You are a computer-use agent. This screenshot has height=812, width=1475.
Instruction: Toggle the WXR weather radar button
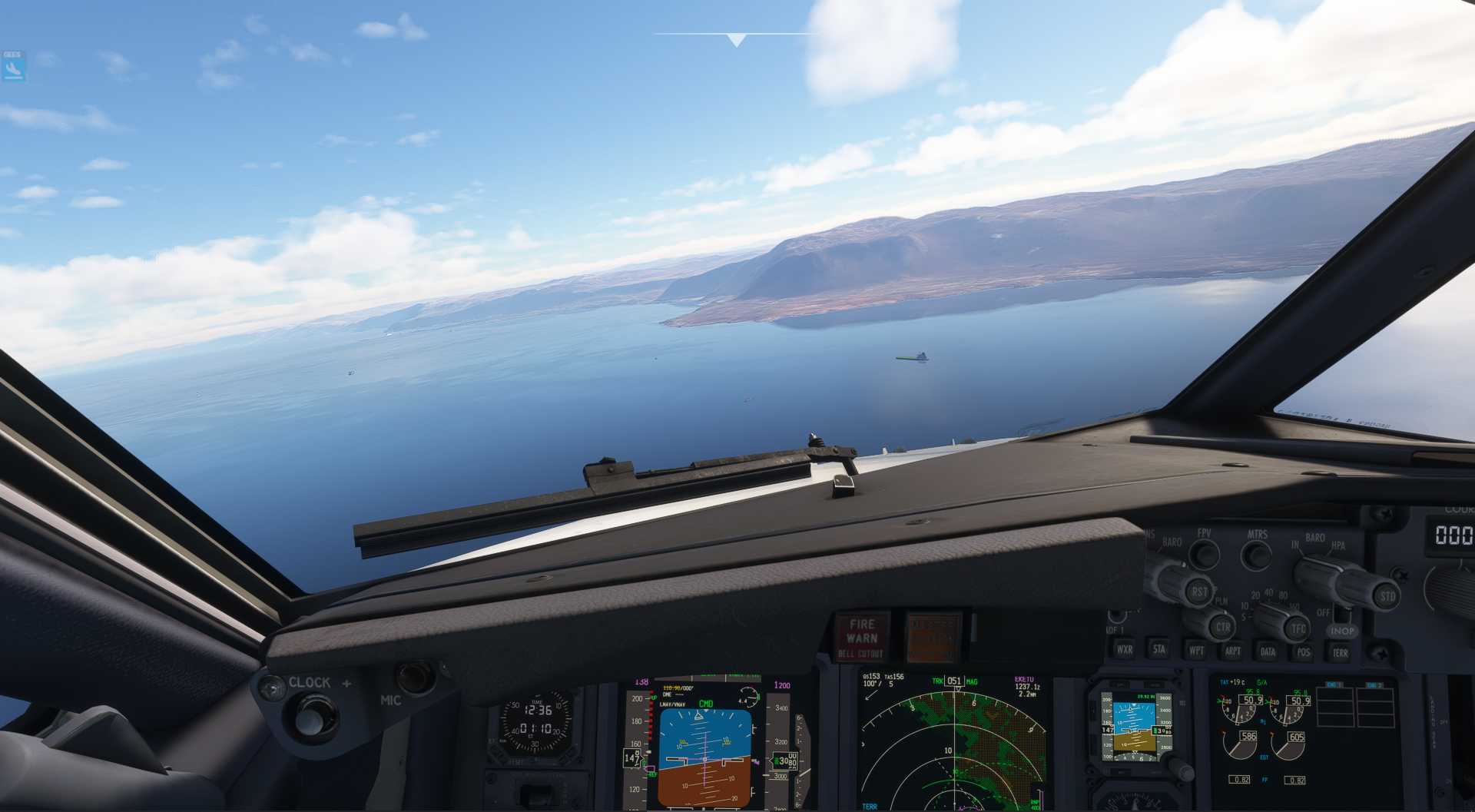pyautogui.click(x=1124, y=649)
